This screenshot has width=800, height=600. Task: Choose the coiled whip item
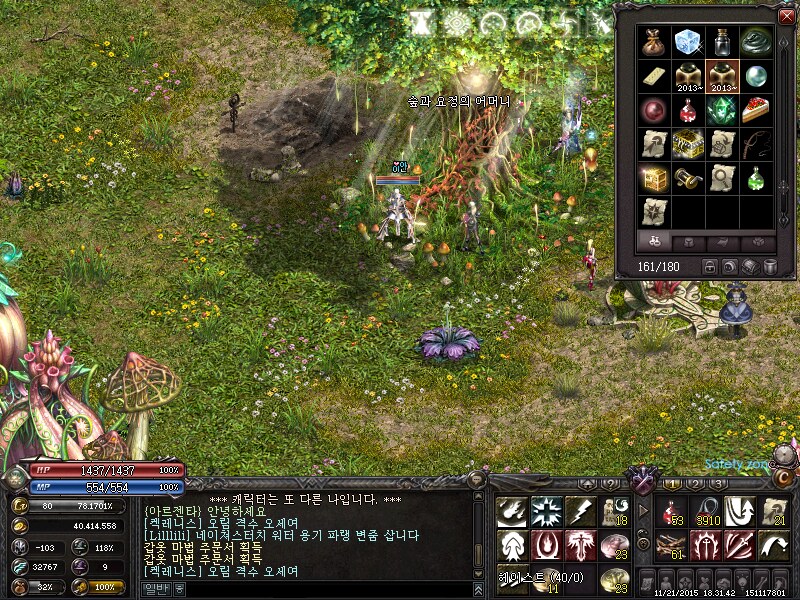[756, 144]
